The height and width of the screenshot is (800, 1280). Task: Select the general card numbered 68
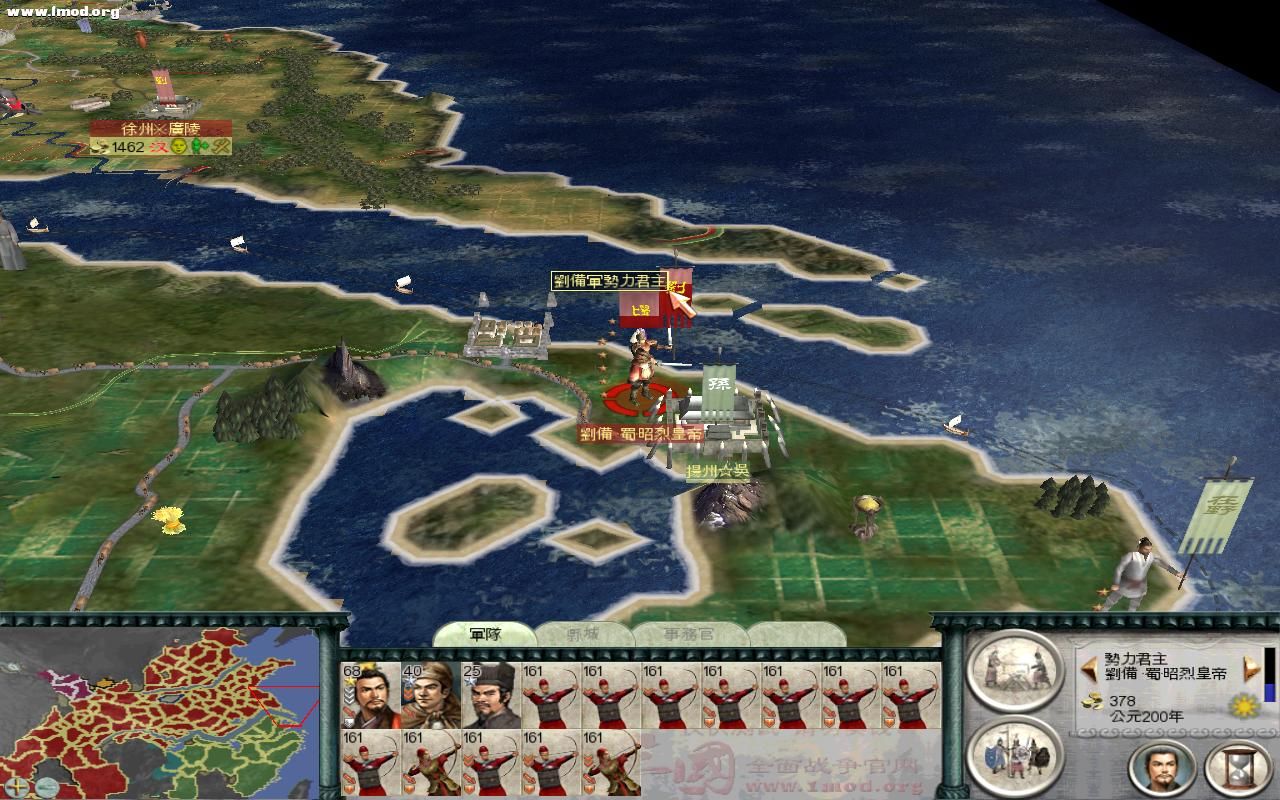[x=371, y=695]
